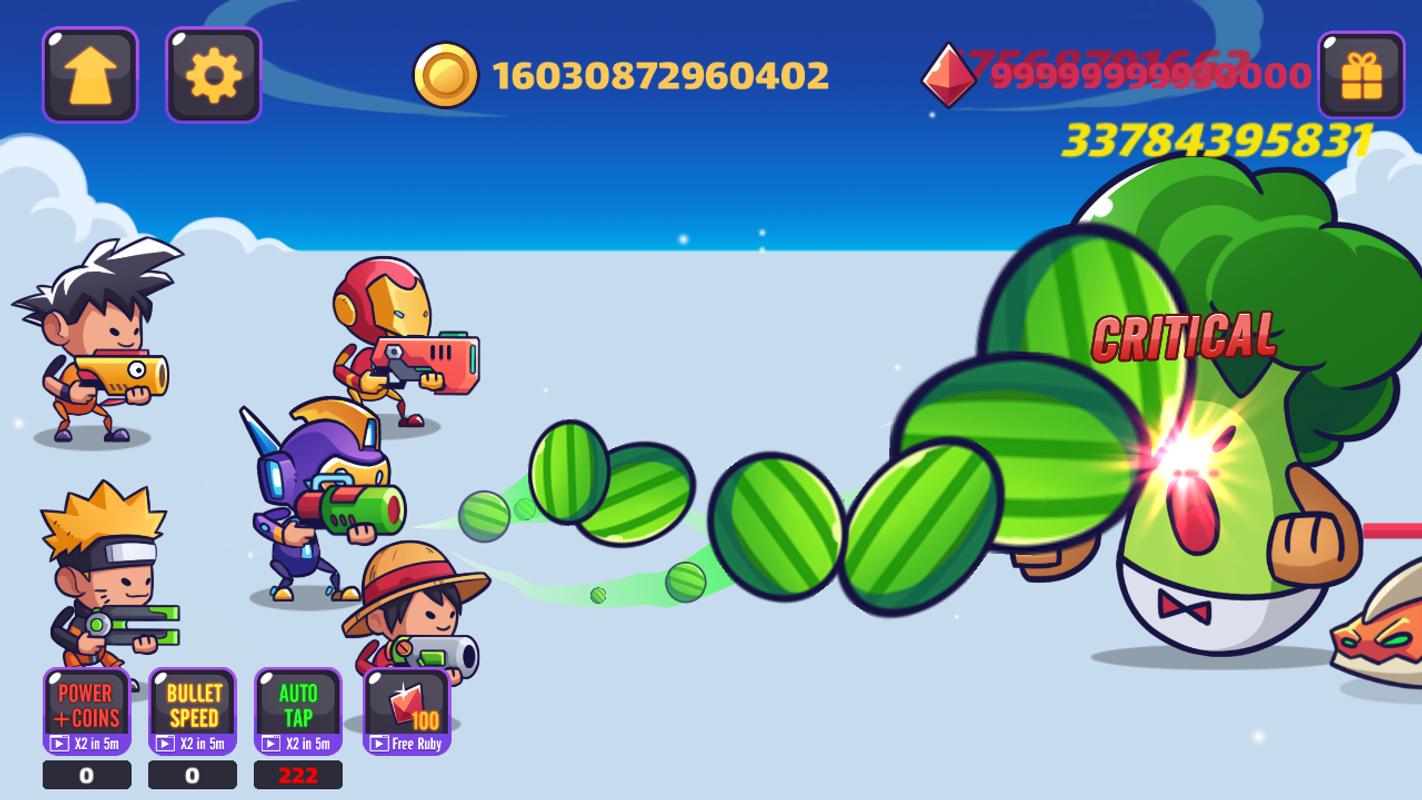This screenshot has height=800, width=1422.
Task: Open the upgrade menu with the yellow arrow
Action: click(90, 75)
